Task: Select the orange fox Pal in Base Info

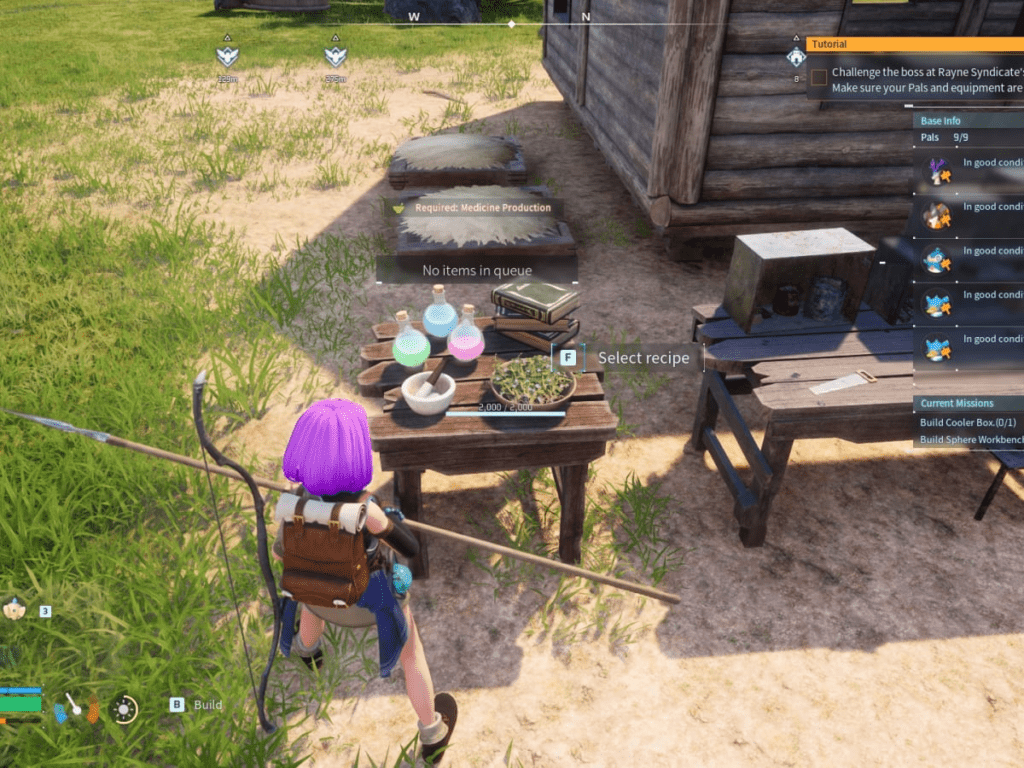Action: tap(937, 216)
